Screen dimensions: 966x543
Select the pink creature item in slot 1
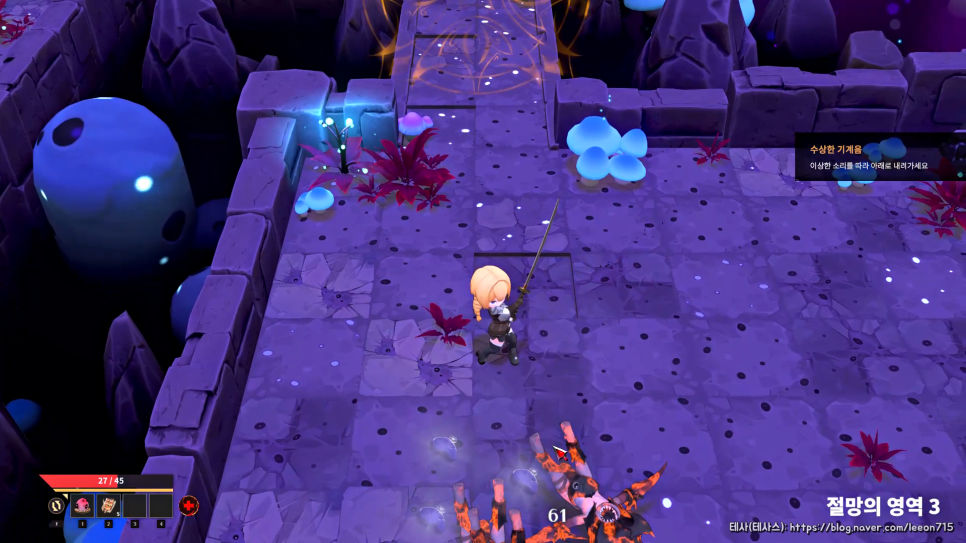pos(82,506)
